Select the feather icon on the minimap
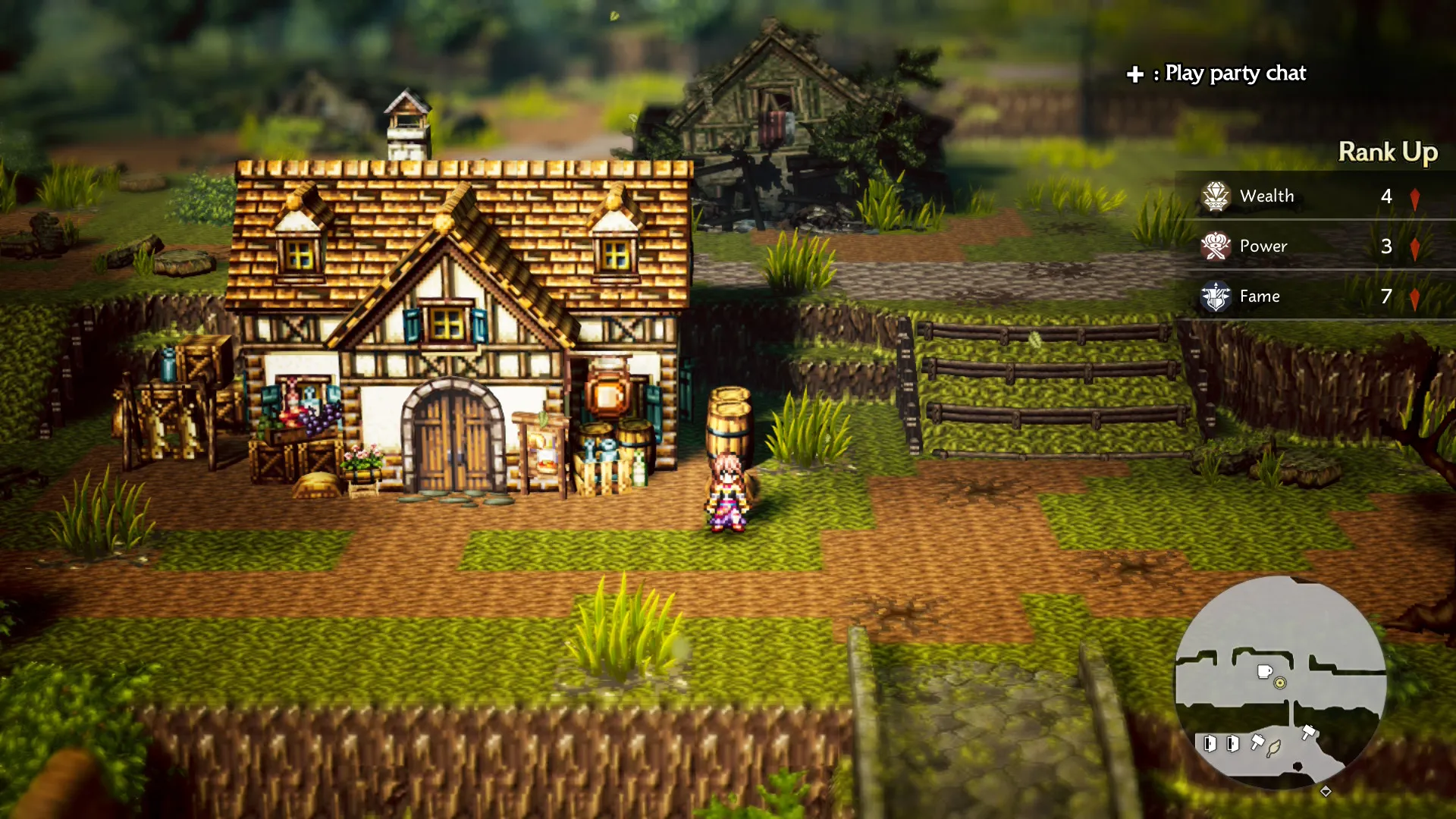The image size is (1456, 819). [x=1273, y=749]
